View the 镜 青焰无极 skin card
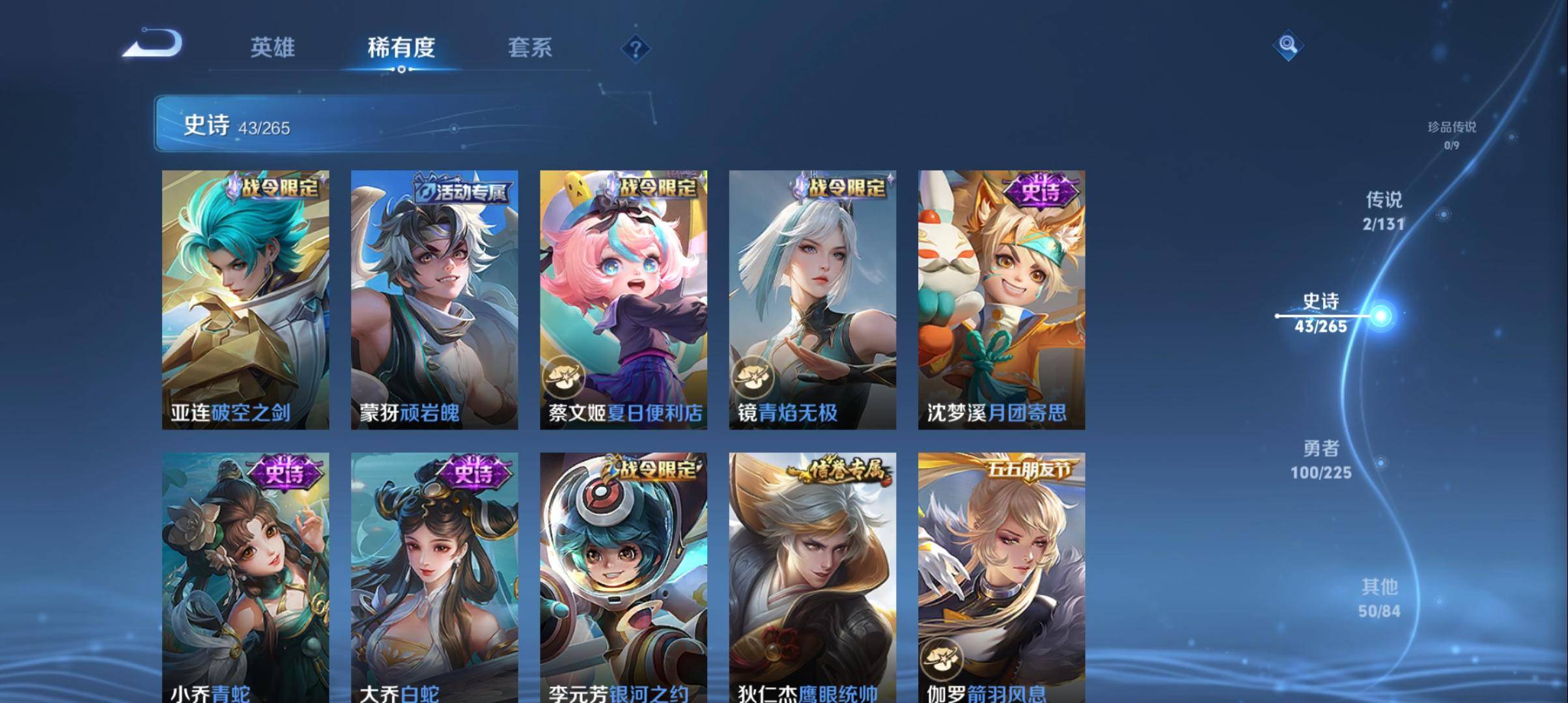Image resolution: width=1568 pixels, height=703 pixels. pos(812,299)
